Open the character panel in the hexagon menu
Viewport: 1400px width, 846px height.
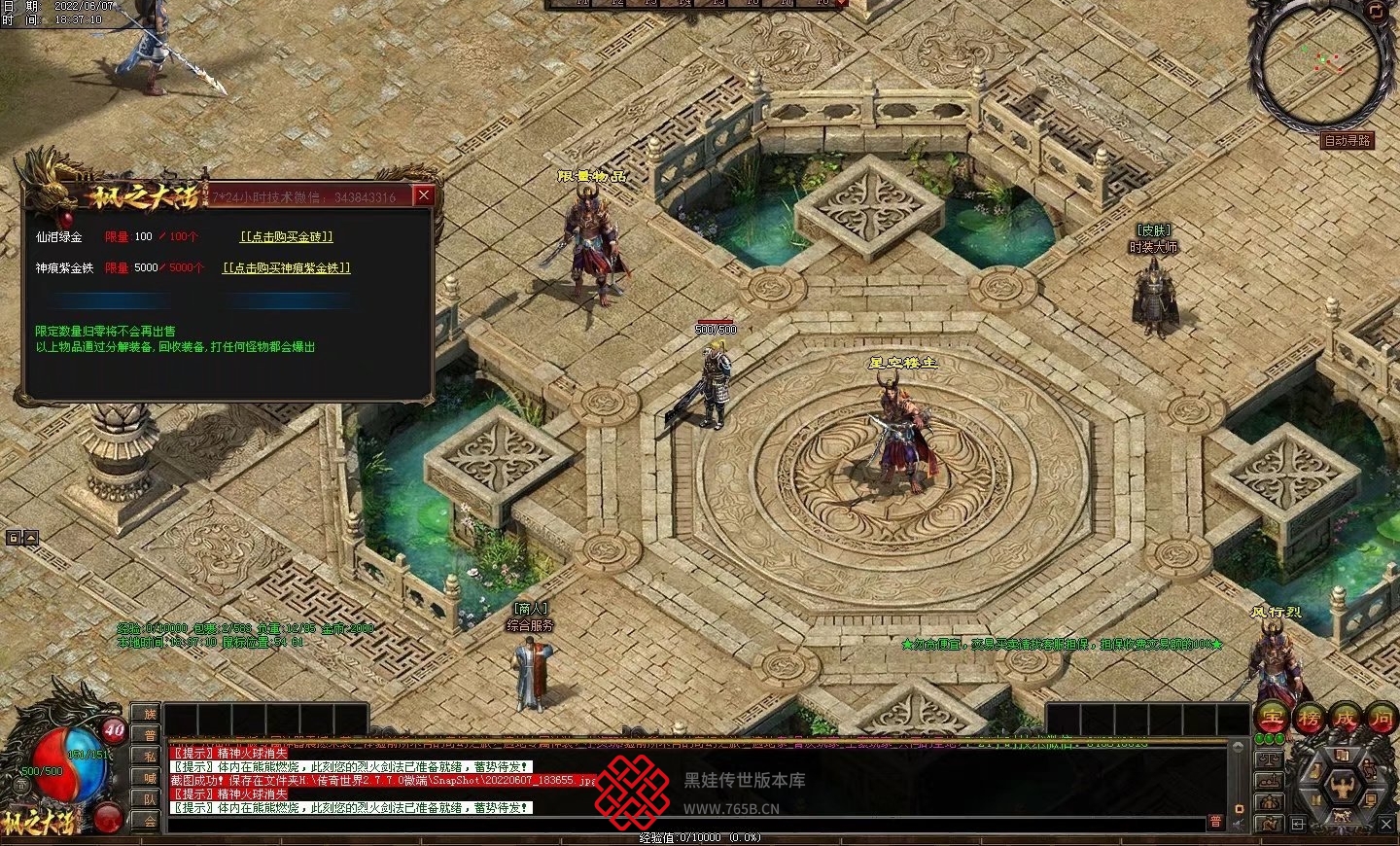(1343, 785)
